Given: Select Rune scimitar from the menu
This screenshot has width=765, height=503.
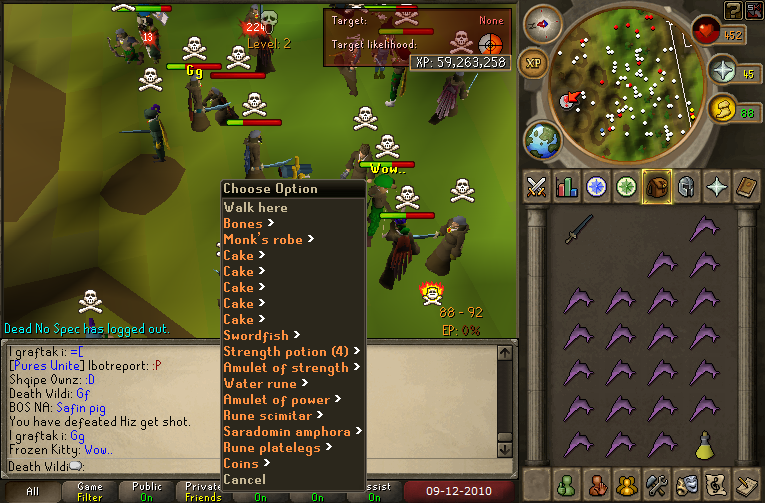Looking at the screenshot, I should point(267,415).
